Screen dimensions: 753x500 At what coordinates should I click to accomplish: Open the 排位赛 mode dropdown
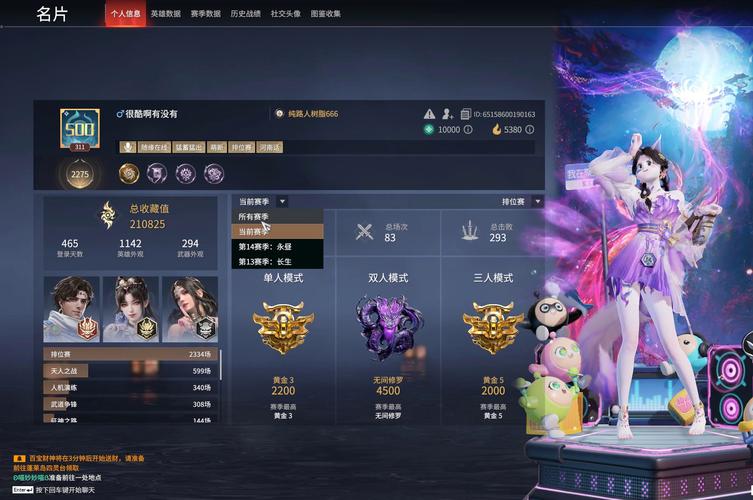coord(521,201)
